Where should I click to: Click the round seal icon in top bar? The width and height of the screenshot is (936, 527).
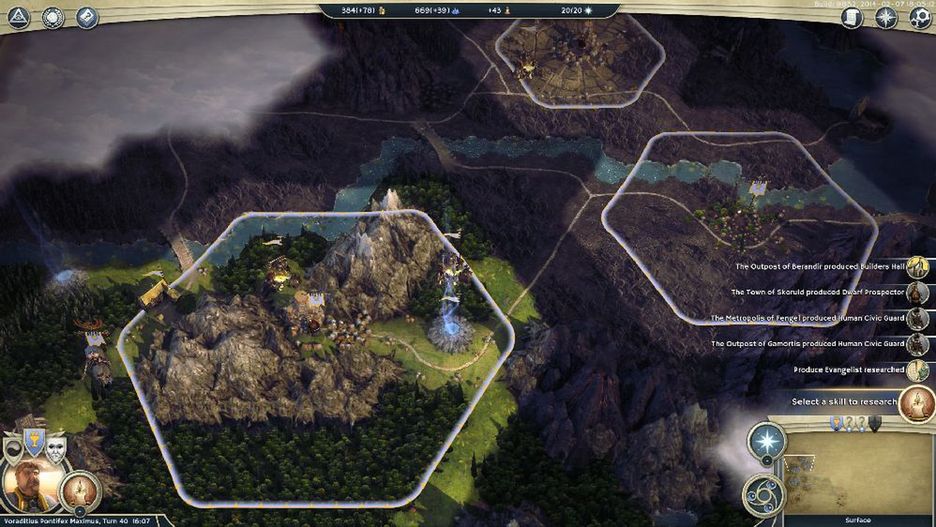[52, 17]
